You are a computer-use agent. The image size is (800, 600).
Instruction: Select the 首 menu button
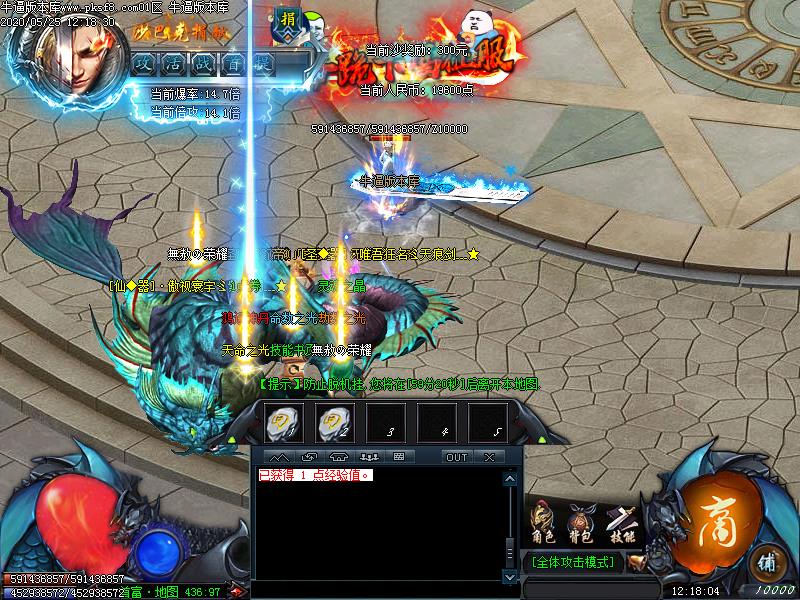point(233,62)
